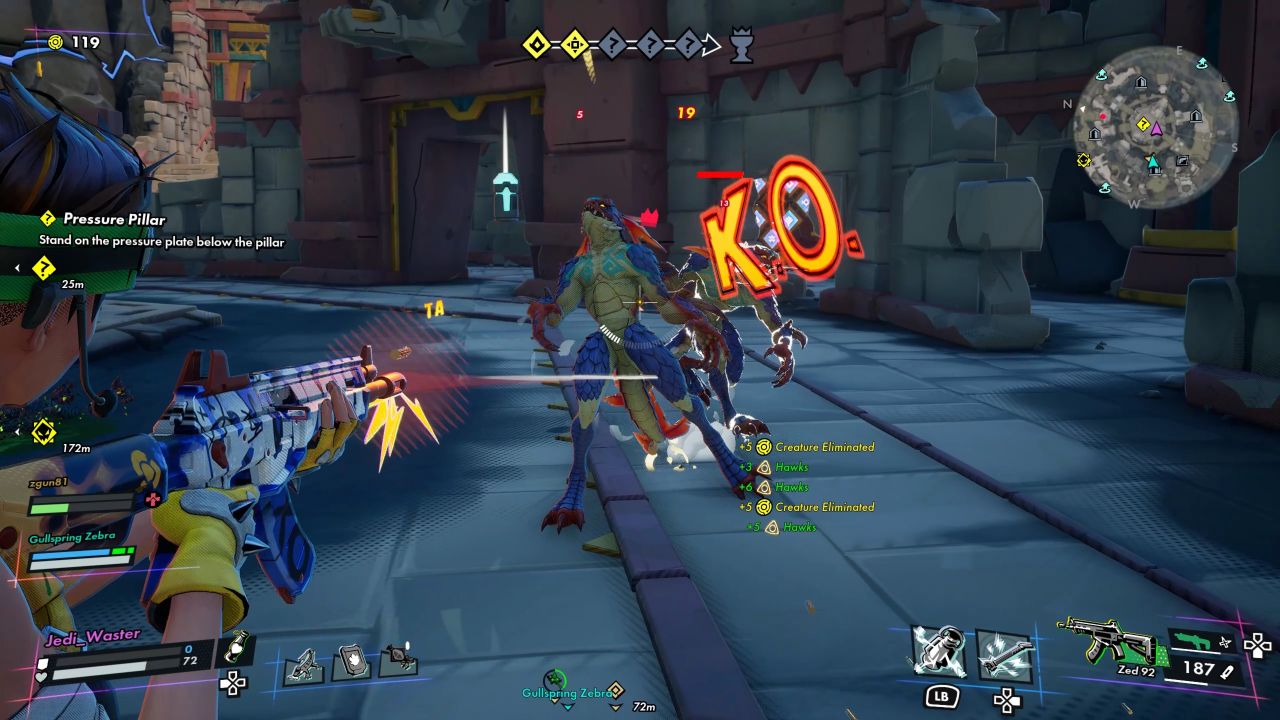Select the wrapped candy item slot
1280x720 pixels.
tap(397, 658)
